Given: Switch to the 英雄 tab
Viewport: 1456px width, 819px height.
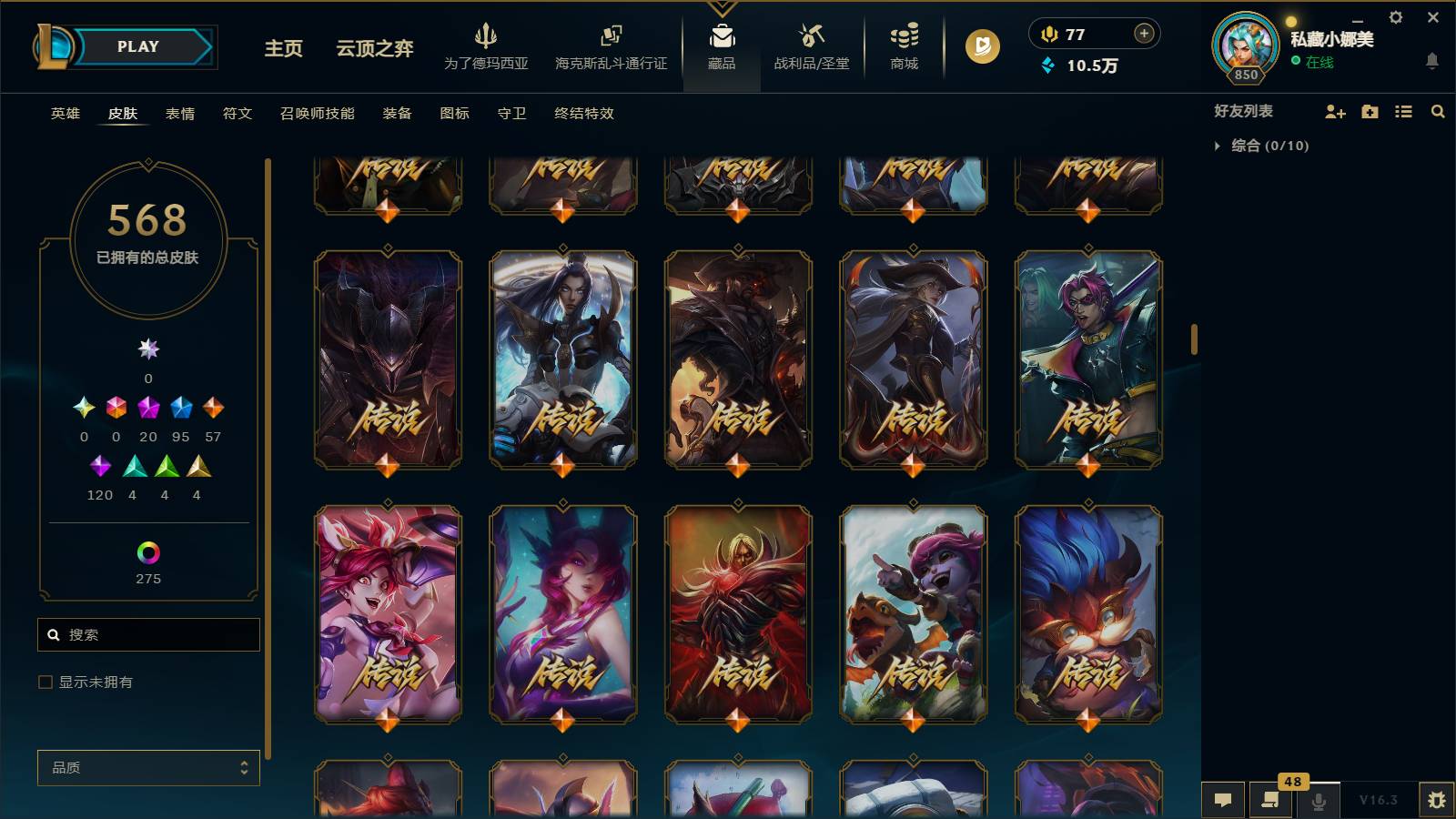Looking at the screenshot, I should [x=64, y=114].
